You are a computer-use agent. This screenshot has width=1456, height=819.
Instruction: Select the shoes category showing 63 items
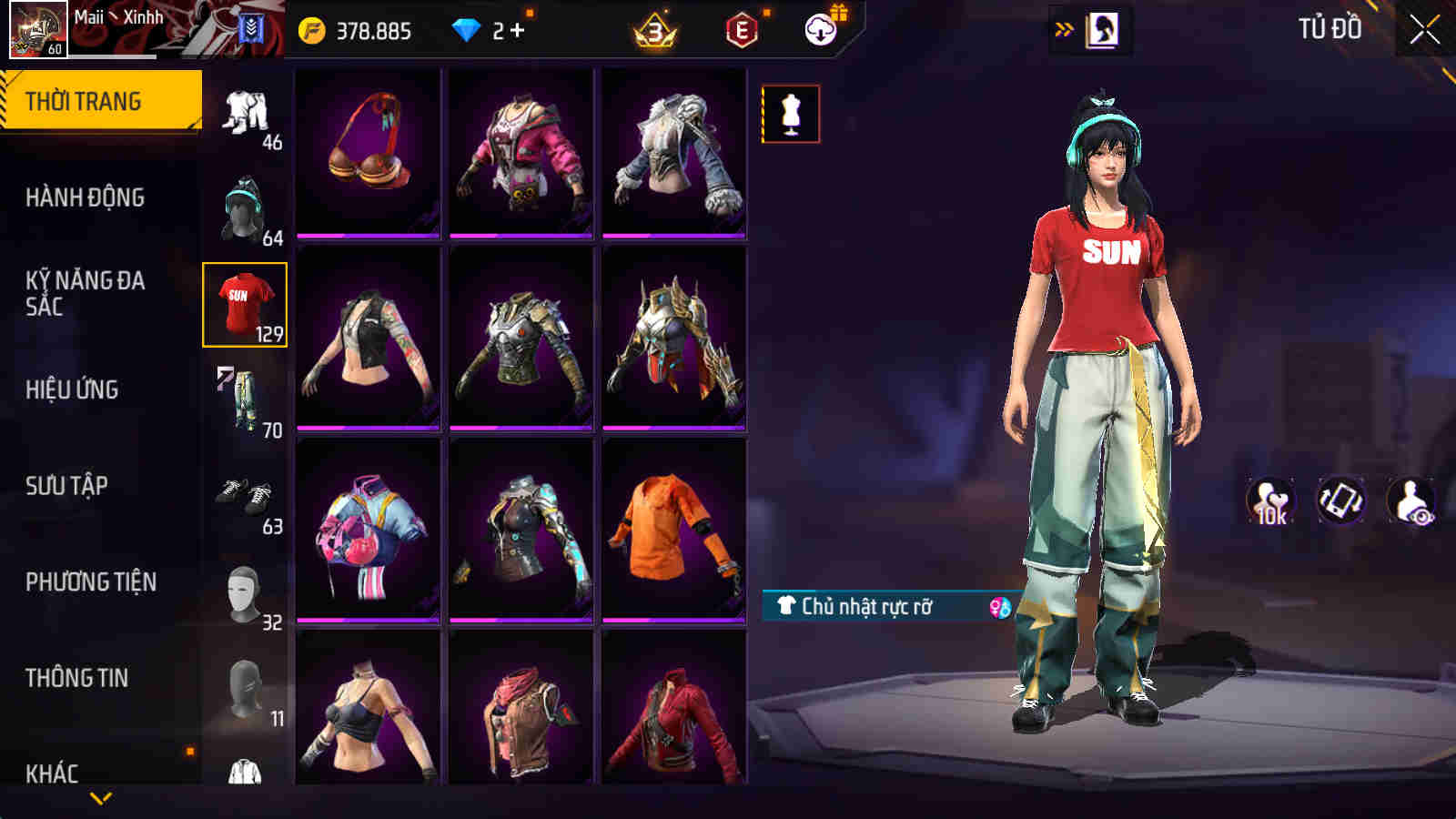(244, 496)
